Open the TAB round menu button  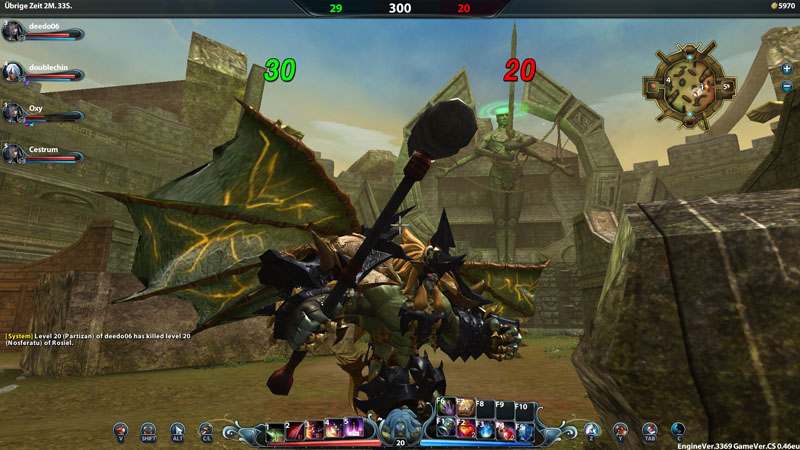click(x=649, y=430)
